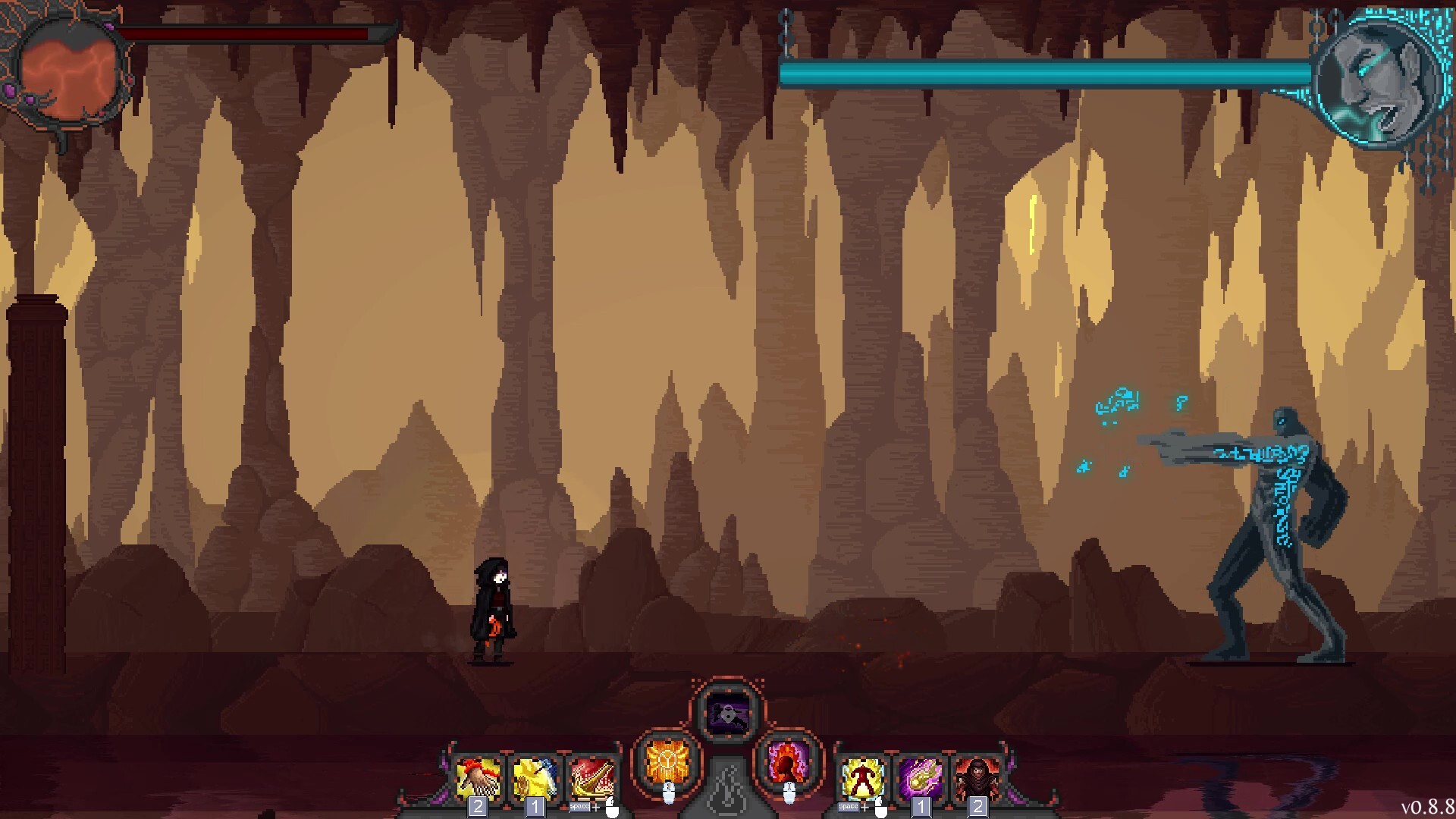Select the purple comet spell icon
Screen dimensions: 1456x819
920,775
